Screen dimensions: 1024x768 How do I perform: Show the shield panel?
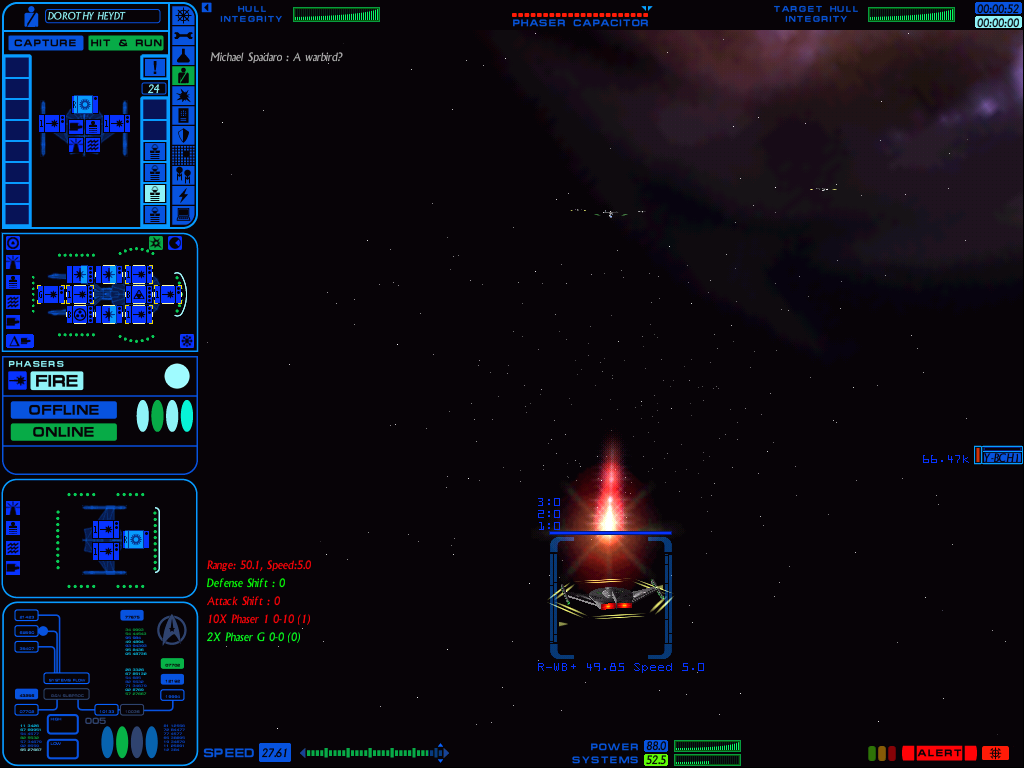click(183, 135)
